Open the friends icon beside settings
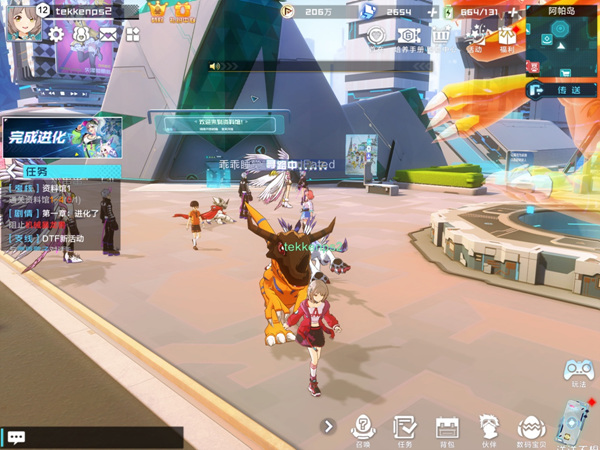The width and height of the screenshot is (600, 450). [82, 35]
